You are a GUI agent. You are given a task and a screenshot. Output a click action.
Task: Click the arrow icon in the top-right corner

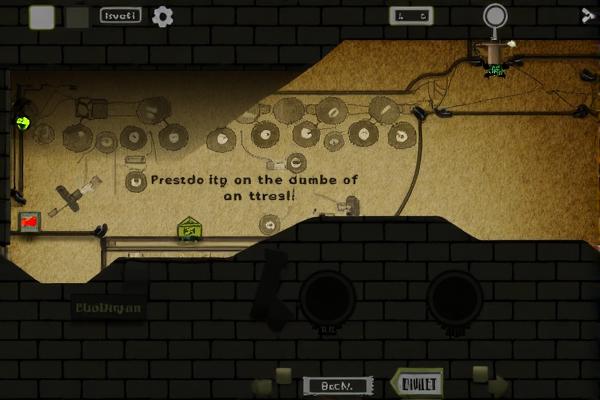point(588,14)
